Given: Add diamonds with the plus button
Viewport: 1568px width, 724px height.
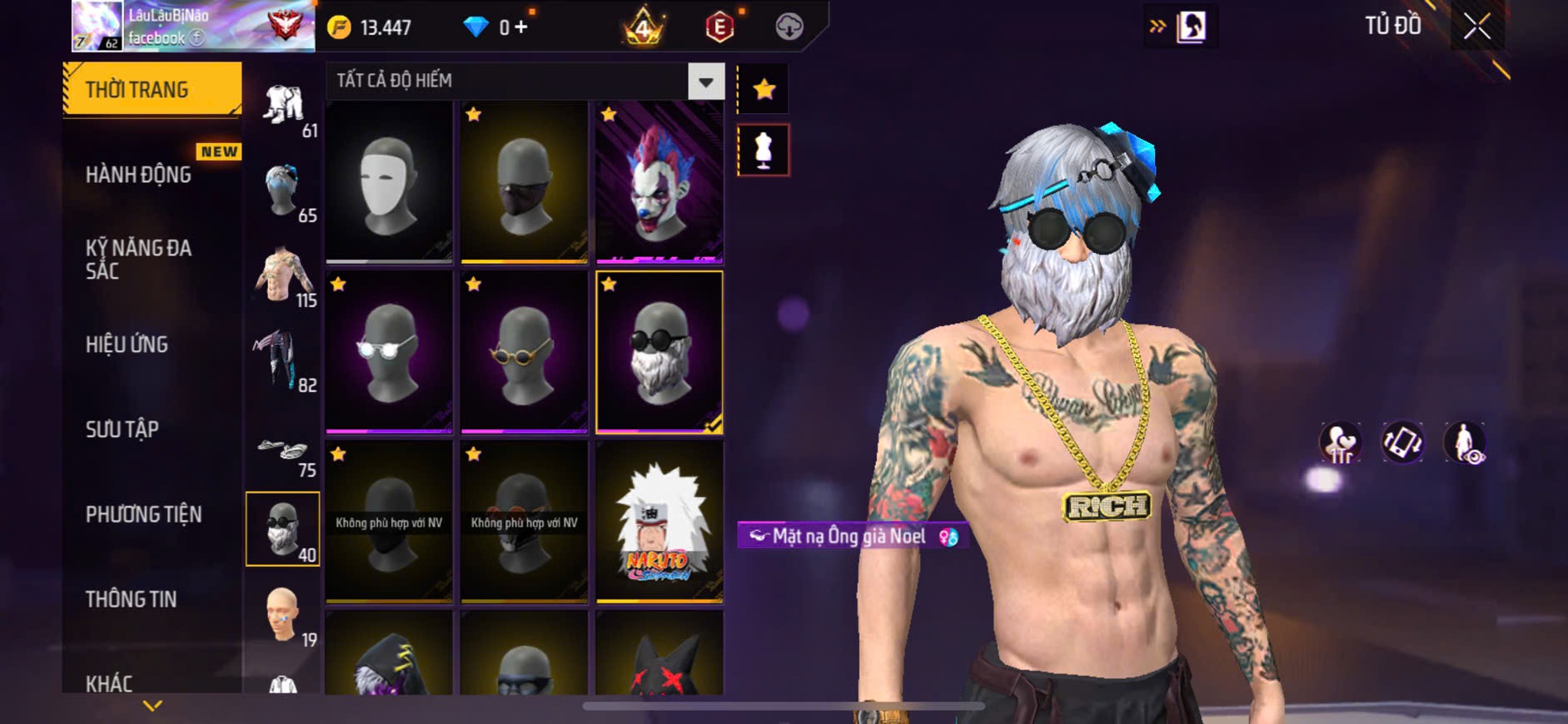Looking at the screenshot, I should 521,27.
